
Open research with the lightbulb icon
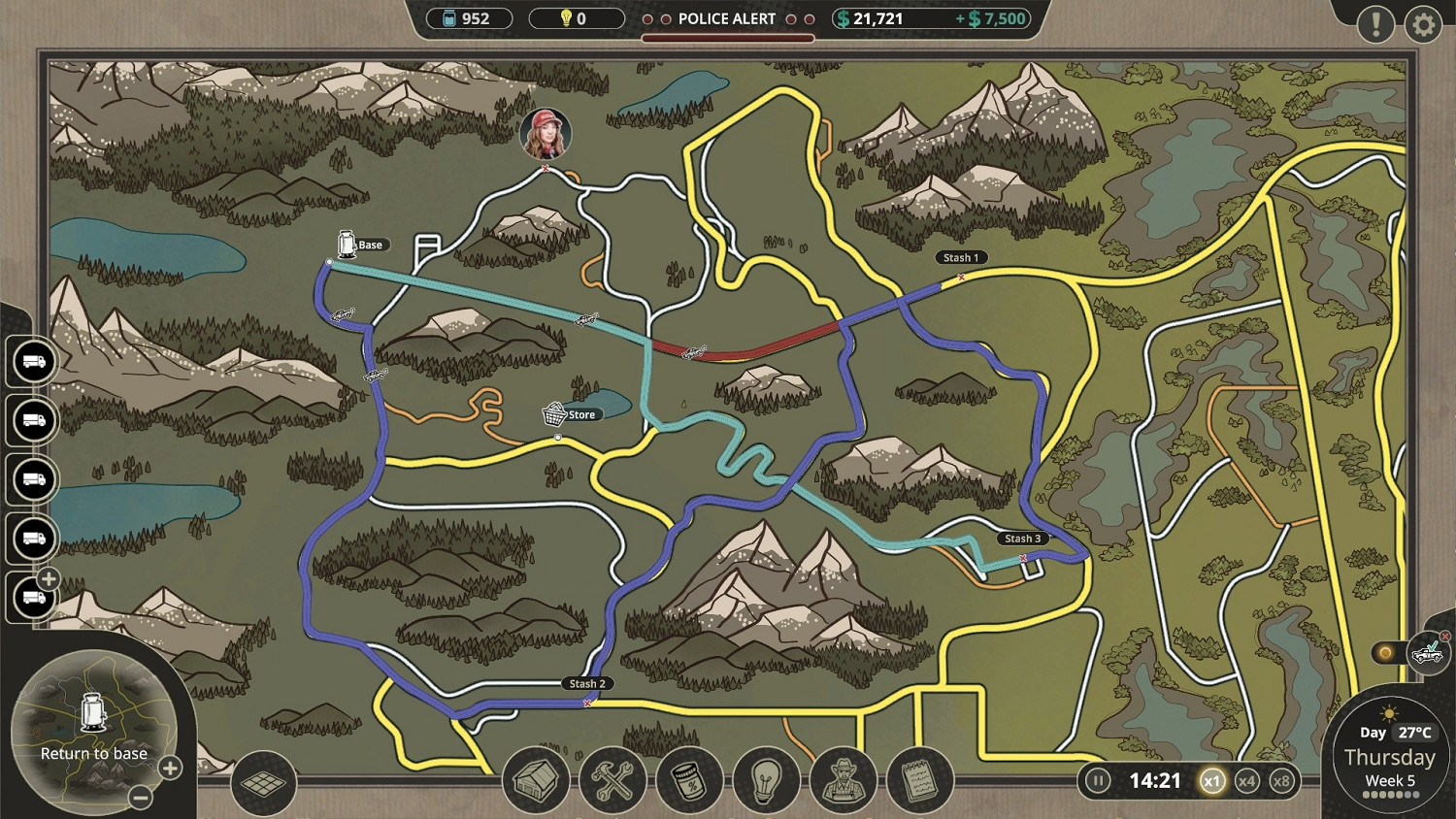coord(767,780)
